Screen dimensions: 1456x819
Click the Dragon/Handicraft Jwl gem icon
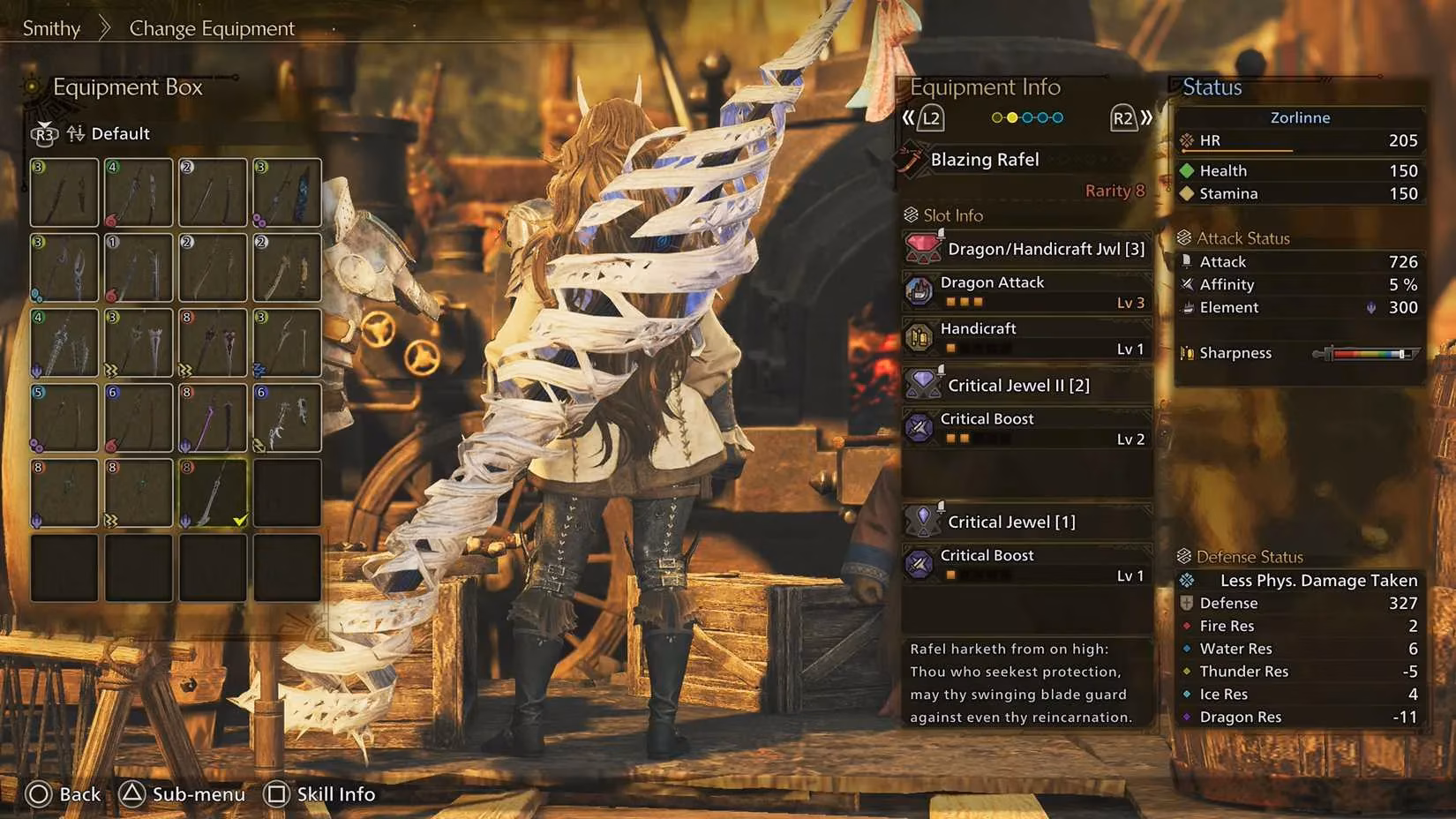(922, 248)
